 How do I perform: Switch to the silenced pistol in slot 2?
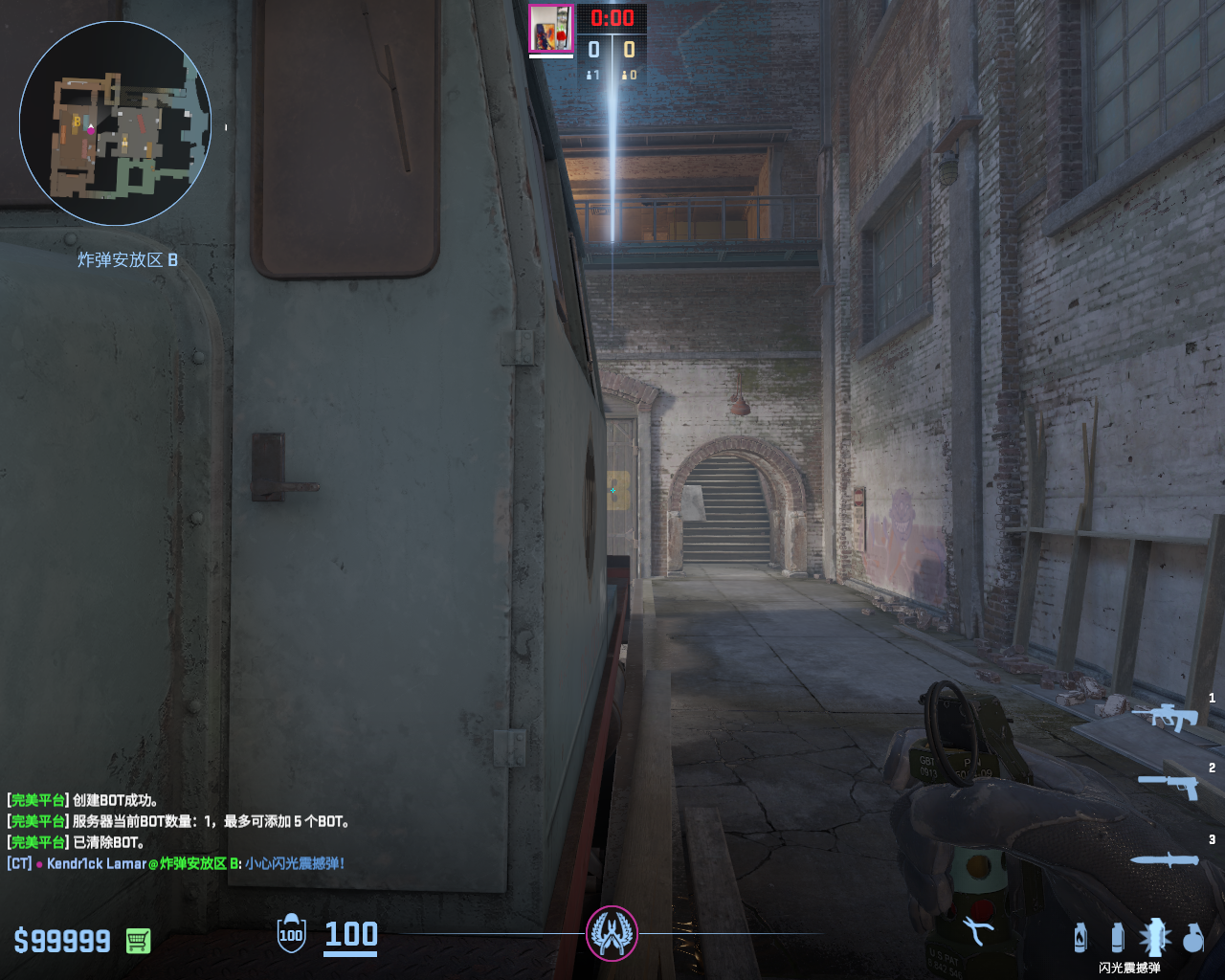(1169, 785)
